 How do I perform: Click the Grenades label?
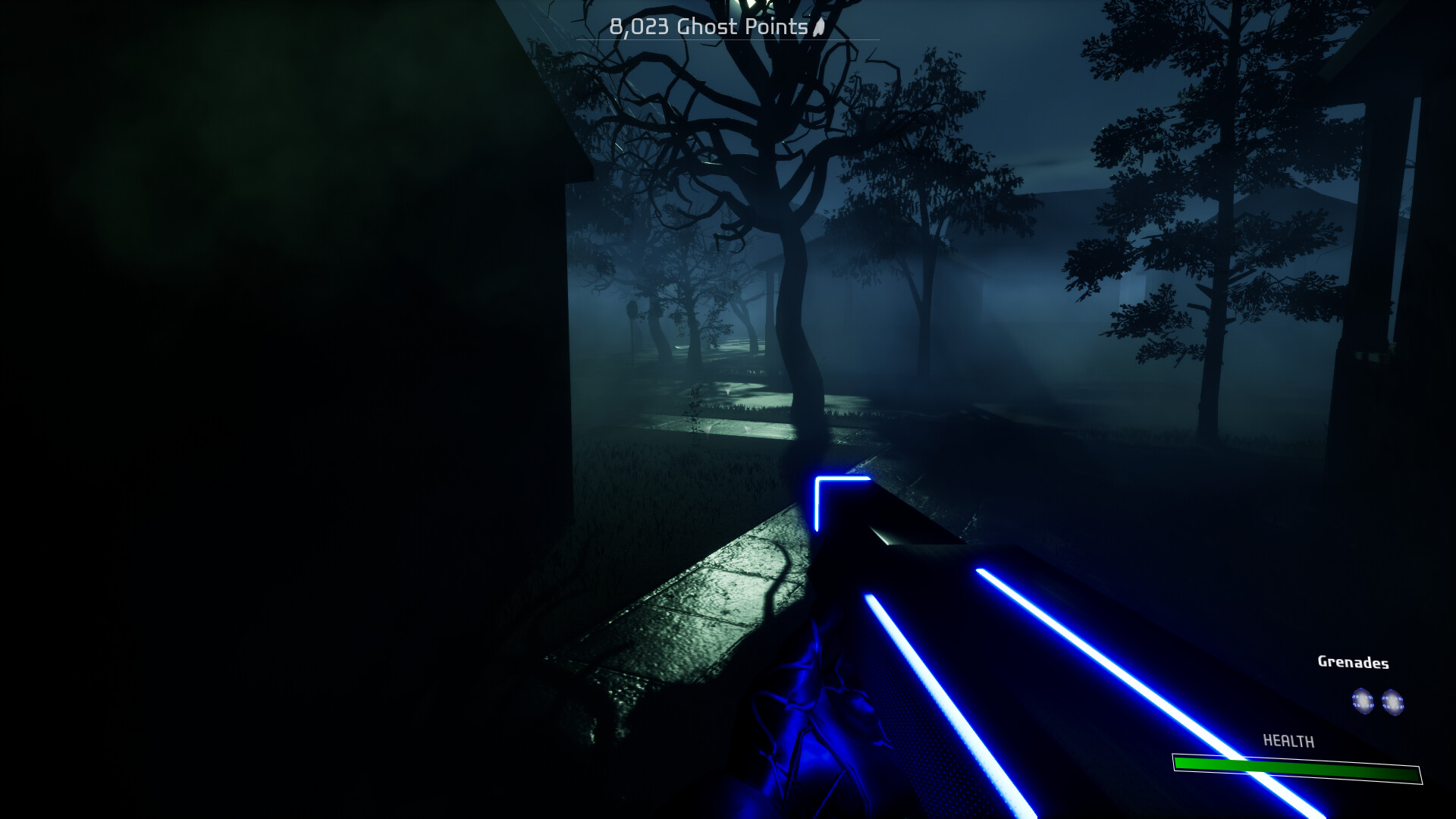tap(1353, 662)
